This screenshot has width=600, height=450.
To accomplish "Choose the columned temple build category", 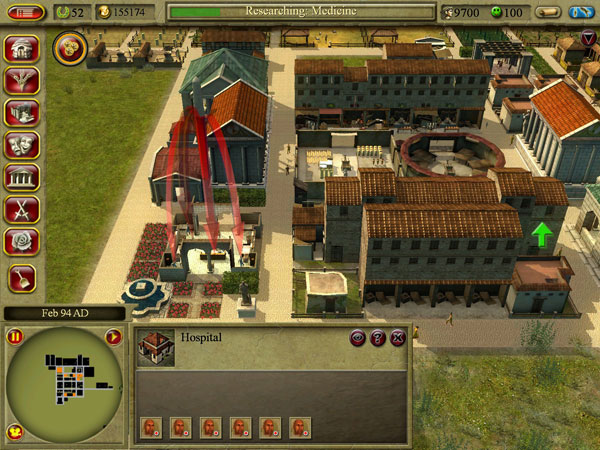I will click(22, 178).
